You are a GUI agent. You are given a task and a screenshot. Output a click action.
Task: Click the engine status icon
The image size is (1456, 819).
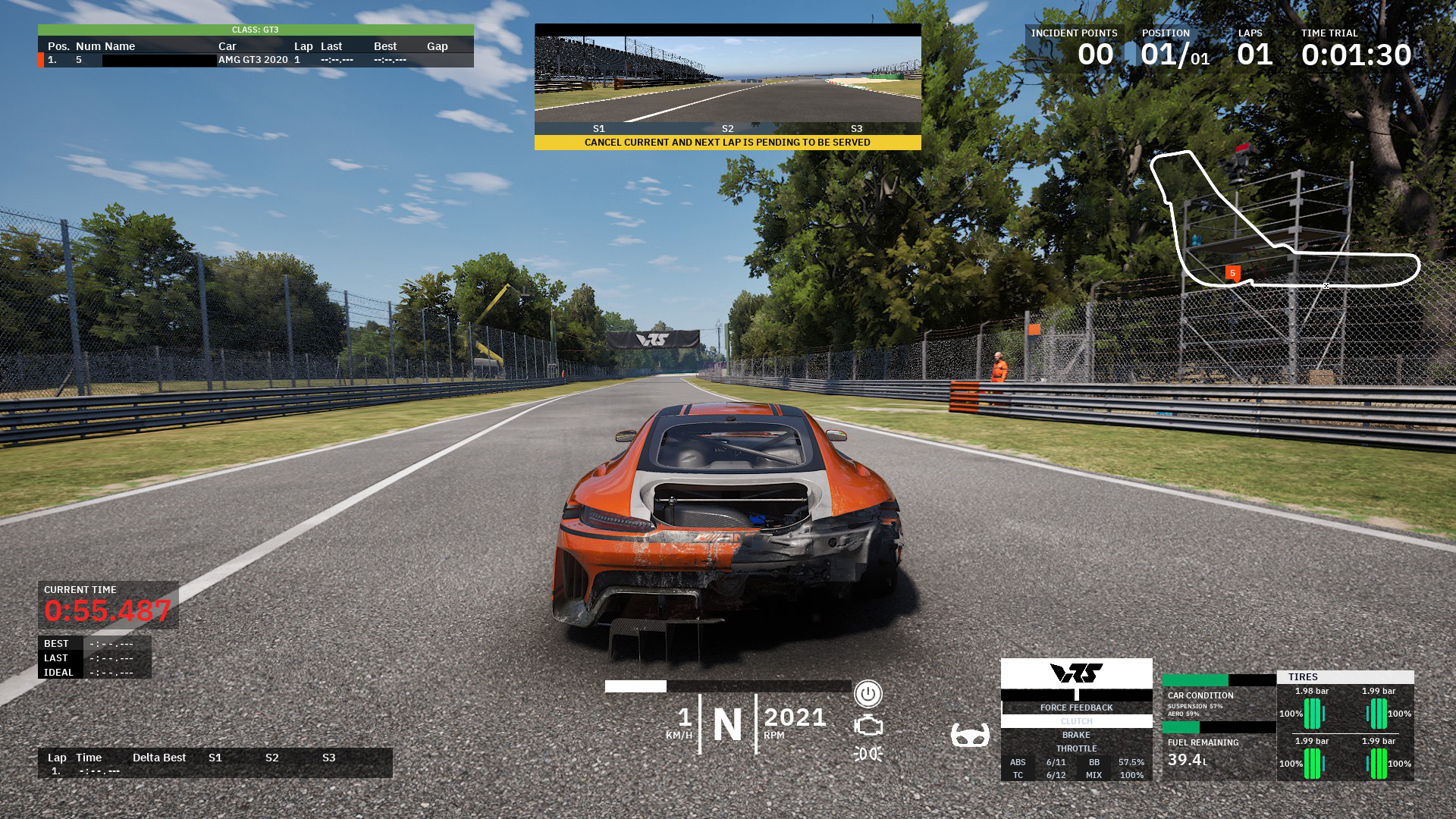point(868,726)
